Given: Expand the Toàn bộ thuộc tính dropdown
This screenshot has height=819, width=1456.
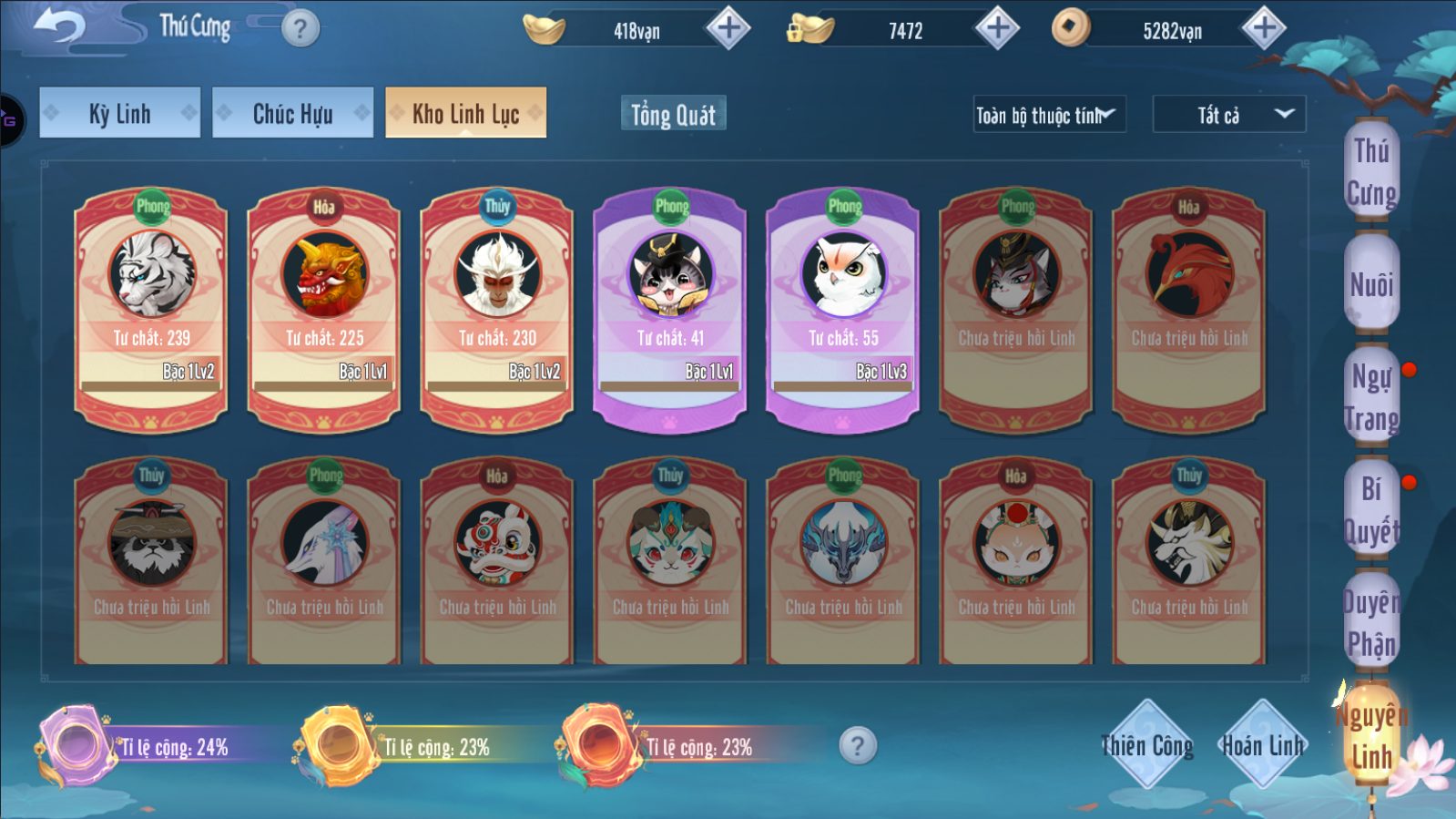Looking at the screenshot, I should (1049, 115).
